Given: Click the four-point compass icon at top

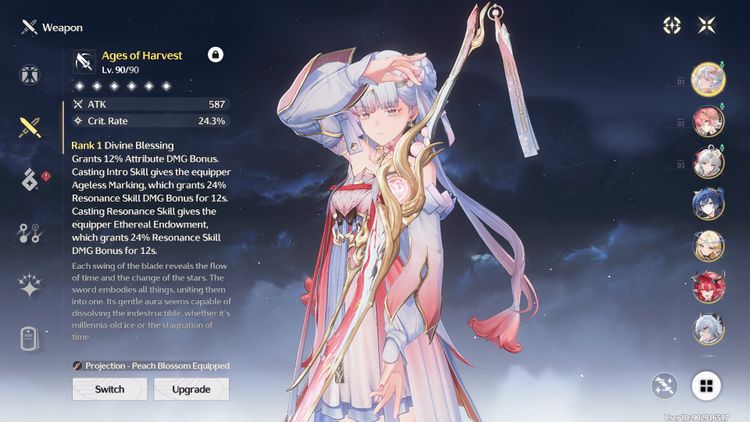Looking at the screenshot, I should pyautogui.click(x=672, y=25).
